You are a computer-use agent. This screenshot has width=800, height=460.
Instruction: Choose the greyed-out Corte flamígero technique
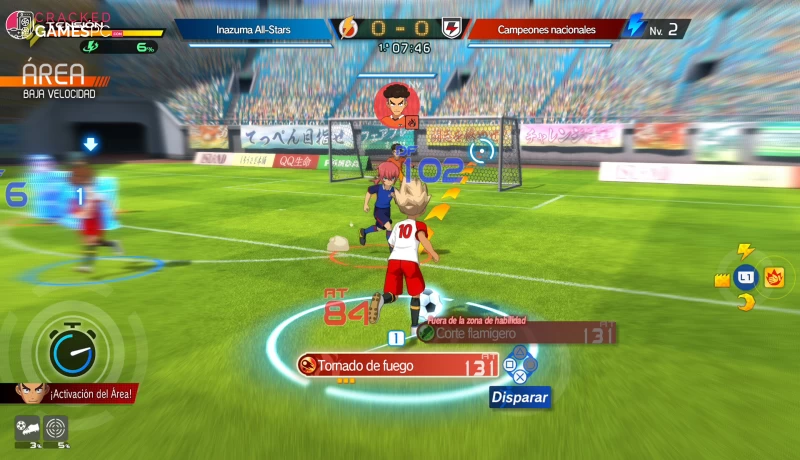coord(500,333)
